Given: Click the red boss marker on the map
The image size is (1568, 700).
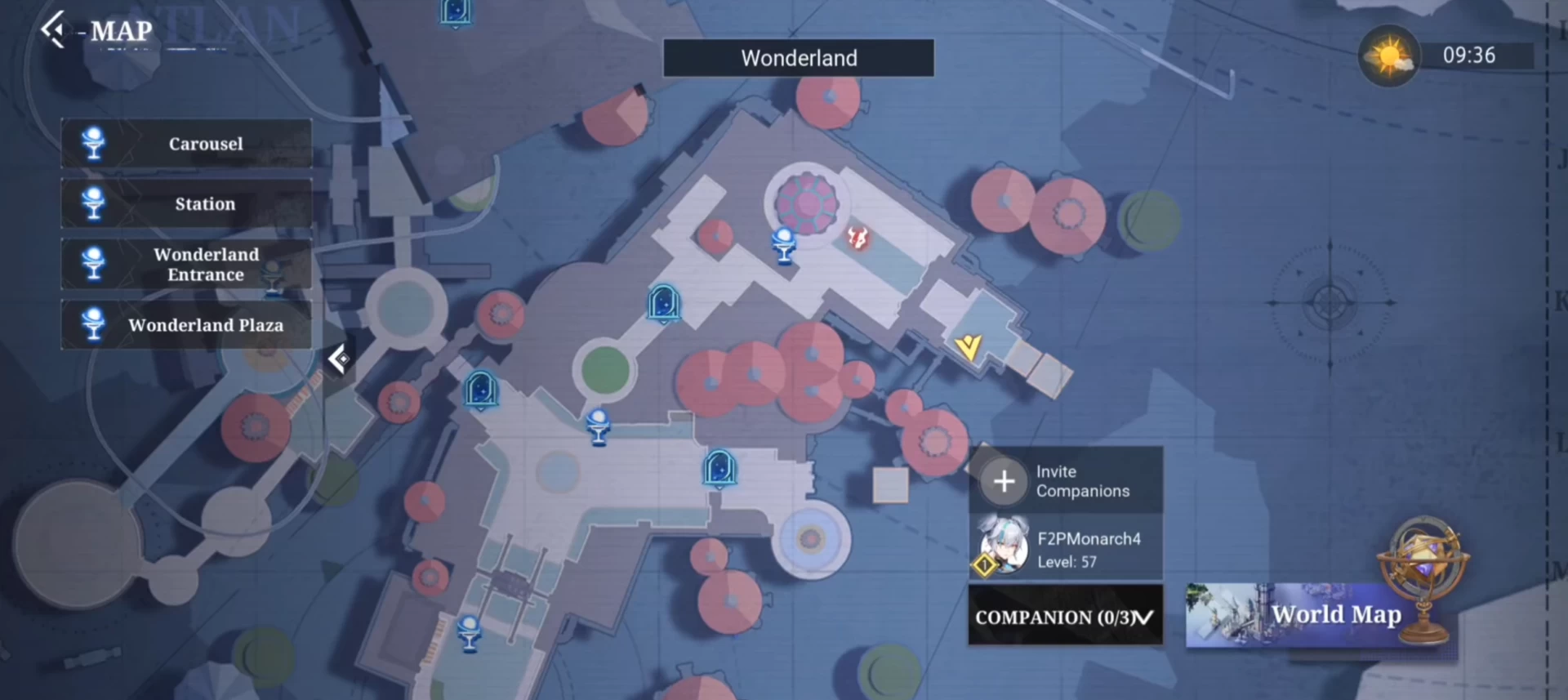Looking at the screenshot, I should coord(857,238).
